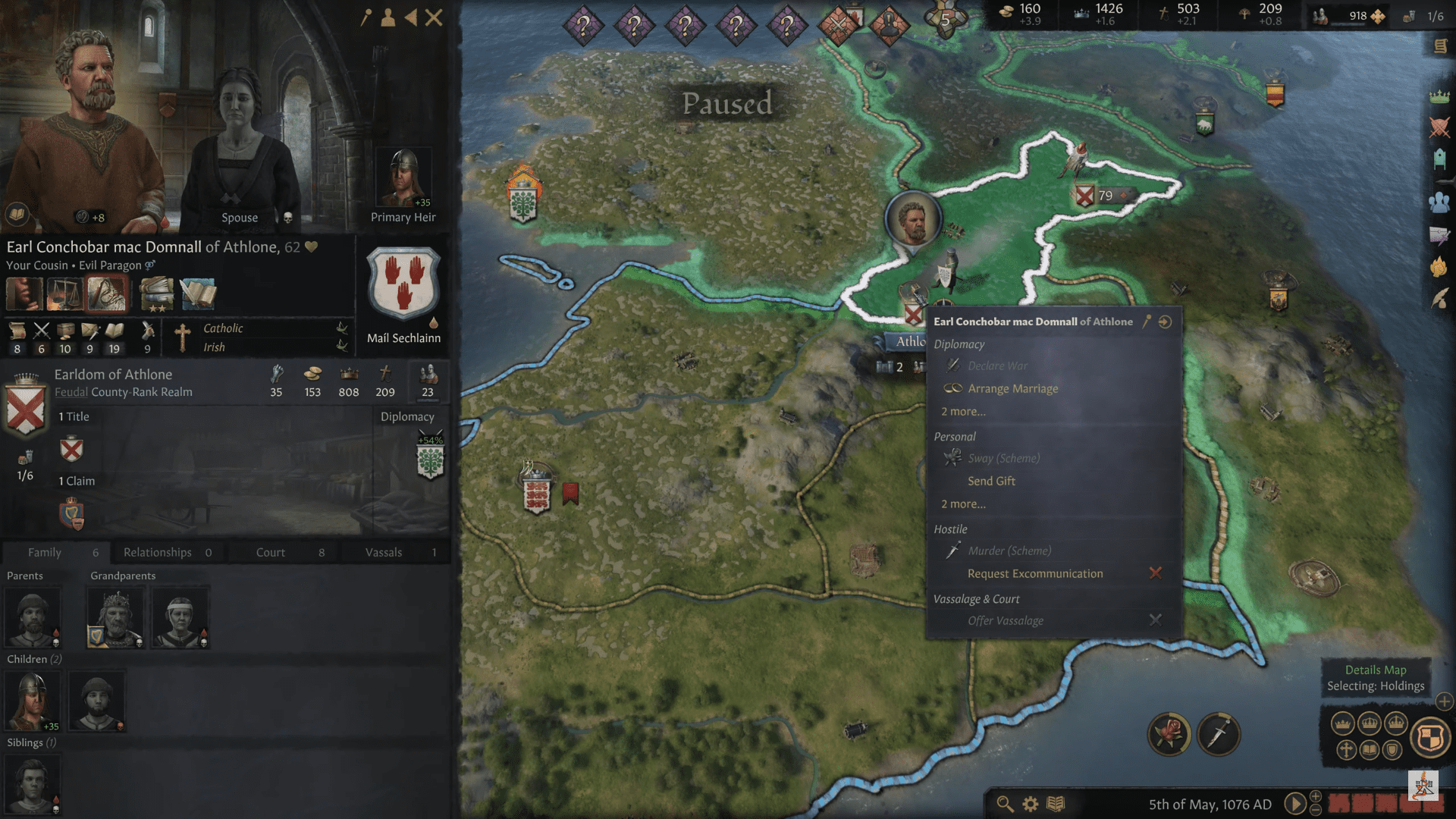The image size is (1456, 819).
Task: Go back to previous character
Action: point(411,17)
